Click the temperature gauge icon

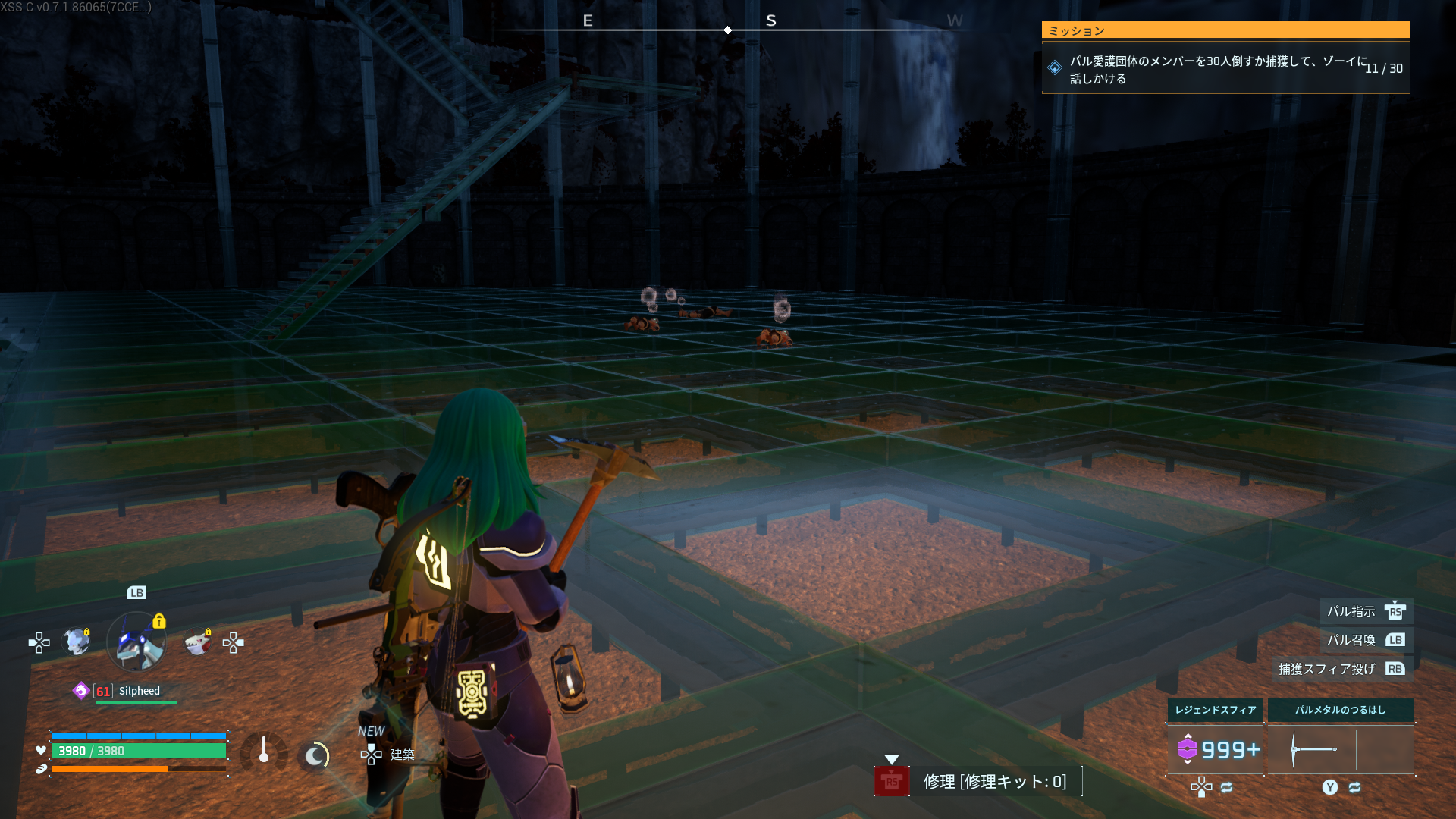tap(263, 752)
